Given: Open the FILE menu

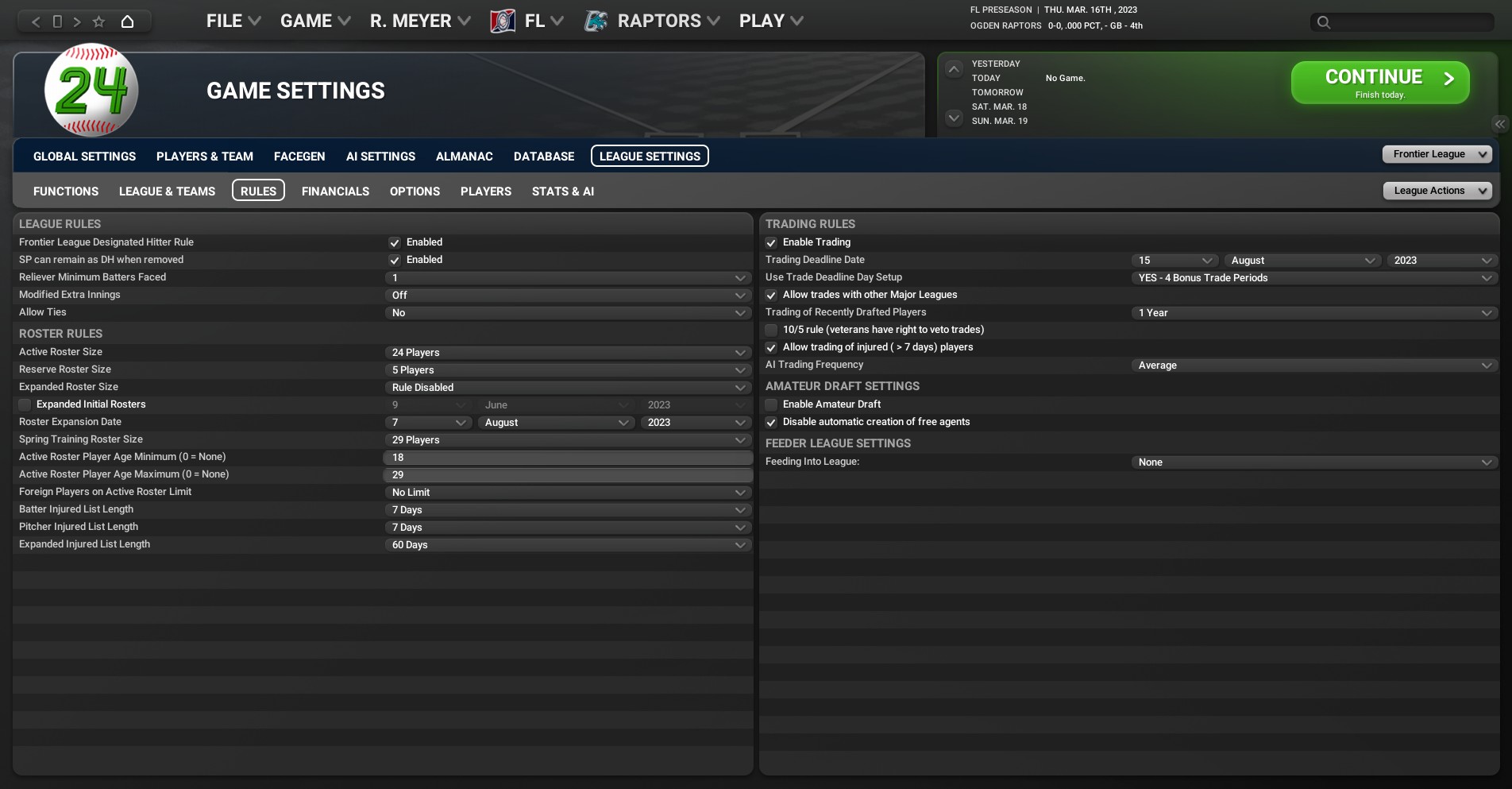Looking at the screenshot, I should 233,21.
